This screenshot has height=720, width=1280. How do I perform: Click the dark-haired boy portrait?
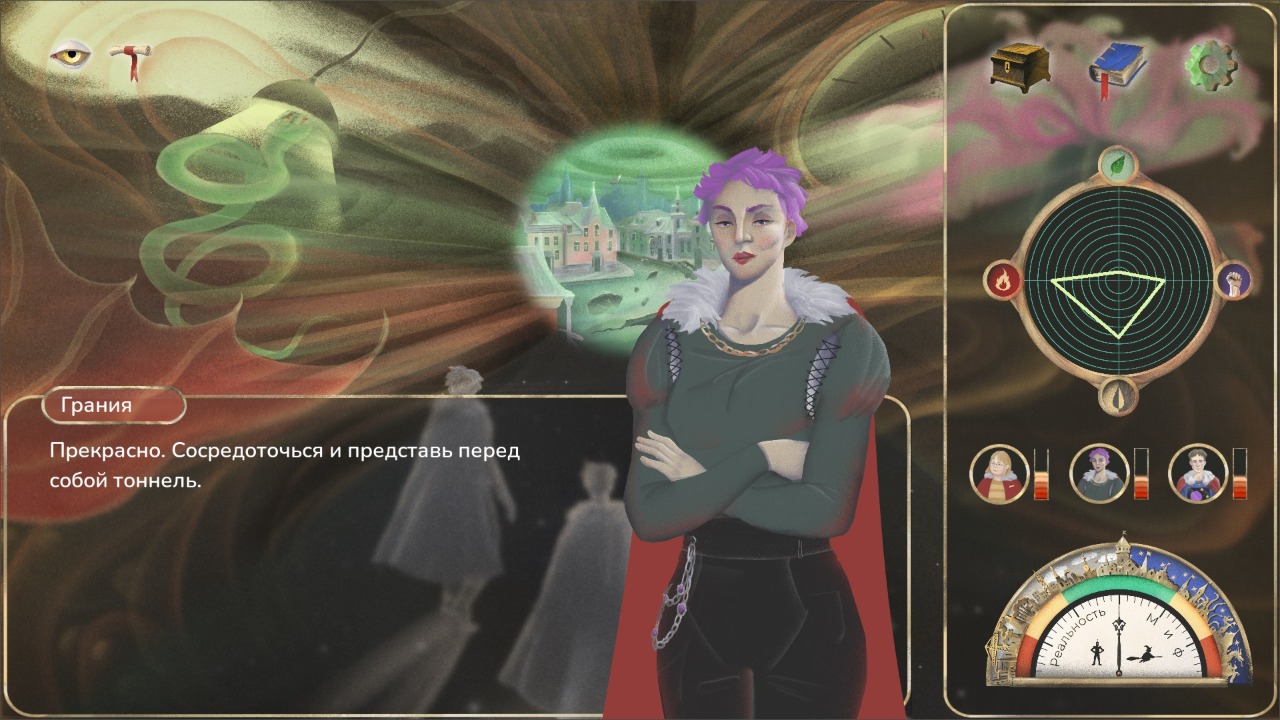(x=1197, y=473)
